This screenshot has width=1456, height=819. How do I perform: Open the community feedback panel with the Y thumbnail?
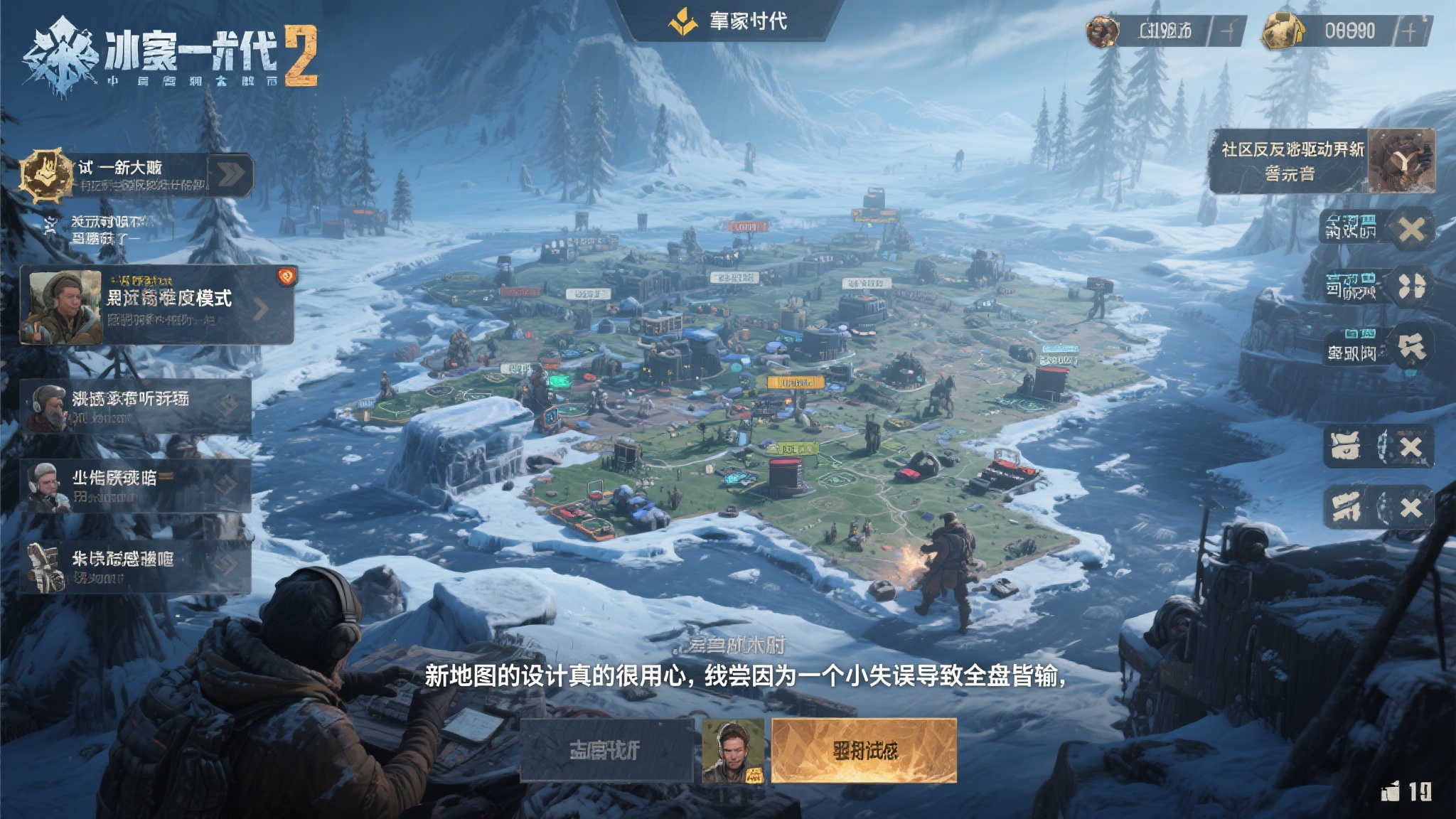1322,161
